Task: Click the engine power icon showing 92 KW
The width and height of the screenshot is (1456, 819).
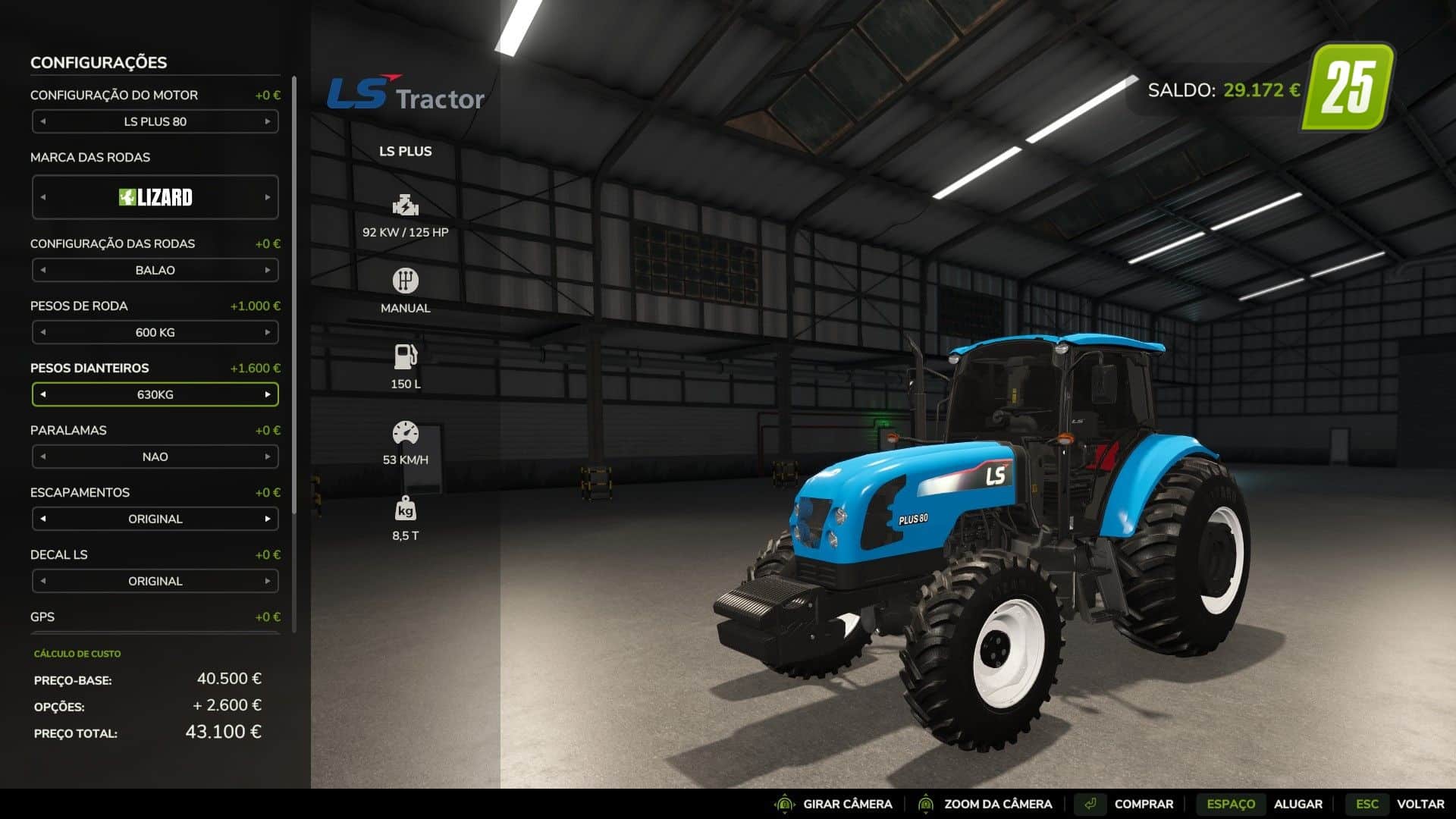Action: 404,205
